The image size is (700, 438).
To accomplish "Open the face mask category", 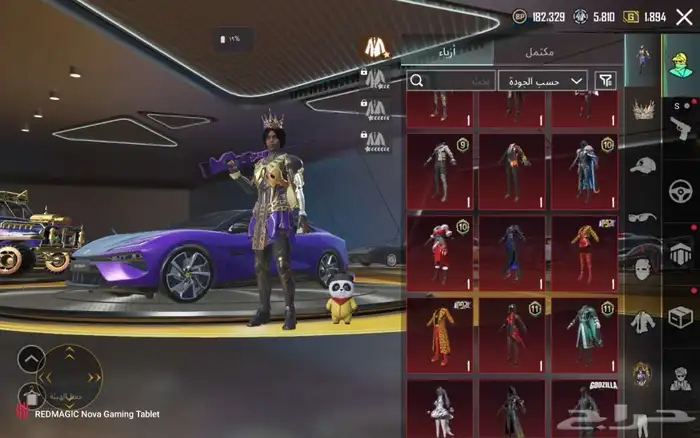I will tap(641, 270).
